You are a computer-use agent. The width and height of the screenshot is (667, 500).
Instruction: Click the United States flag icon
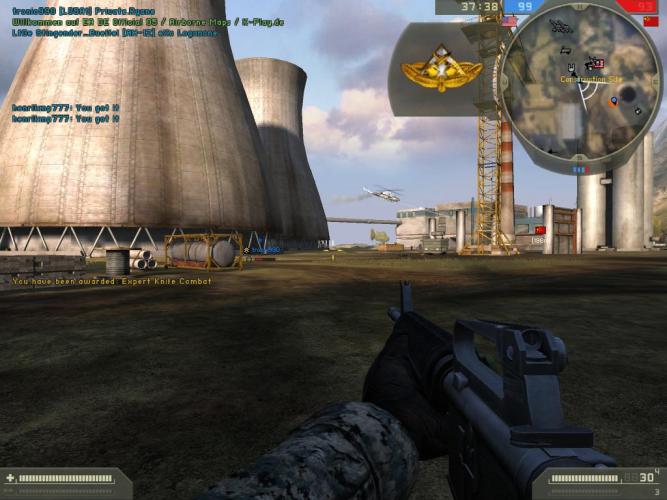pyautogui.click(x=510, y=20)
